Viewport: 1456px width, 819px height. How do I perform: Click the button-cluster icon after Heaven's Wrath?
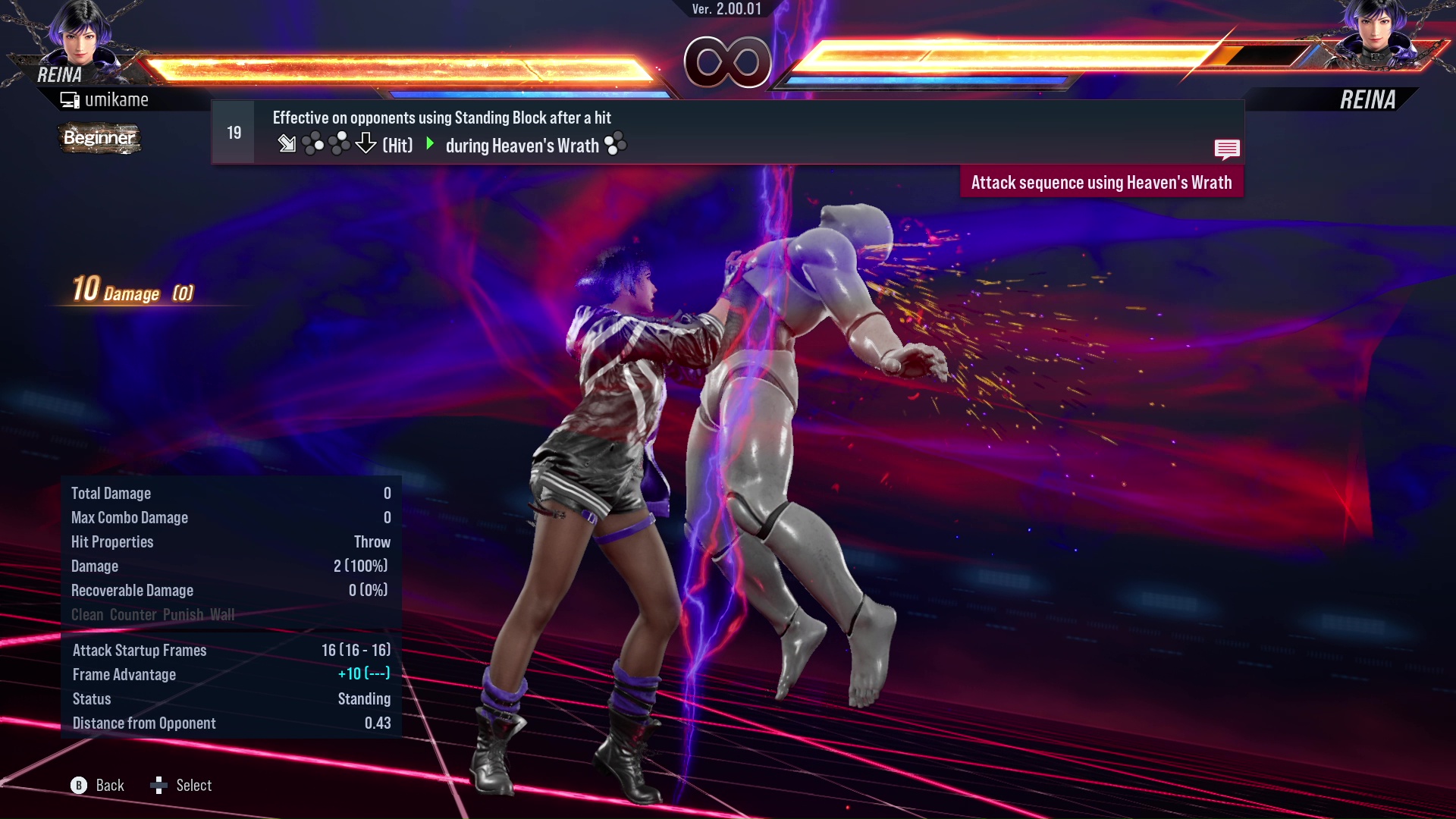point(617,144)
